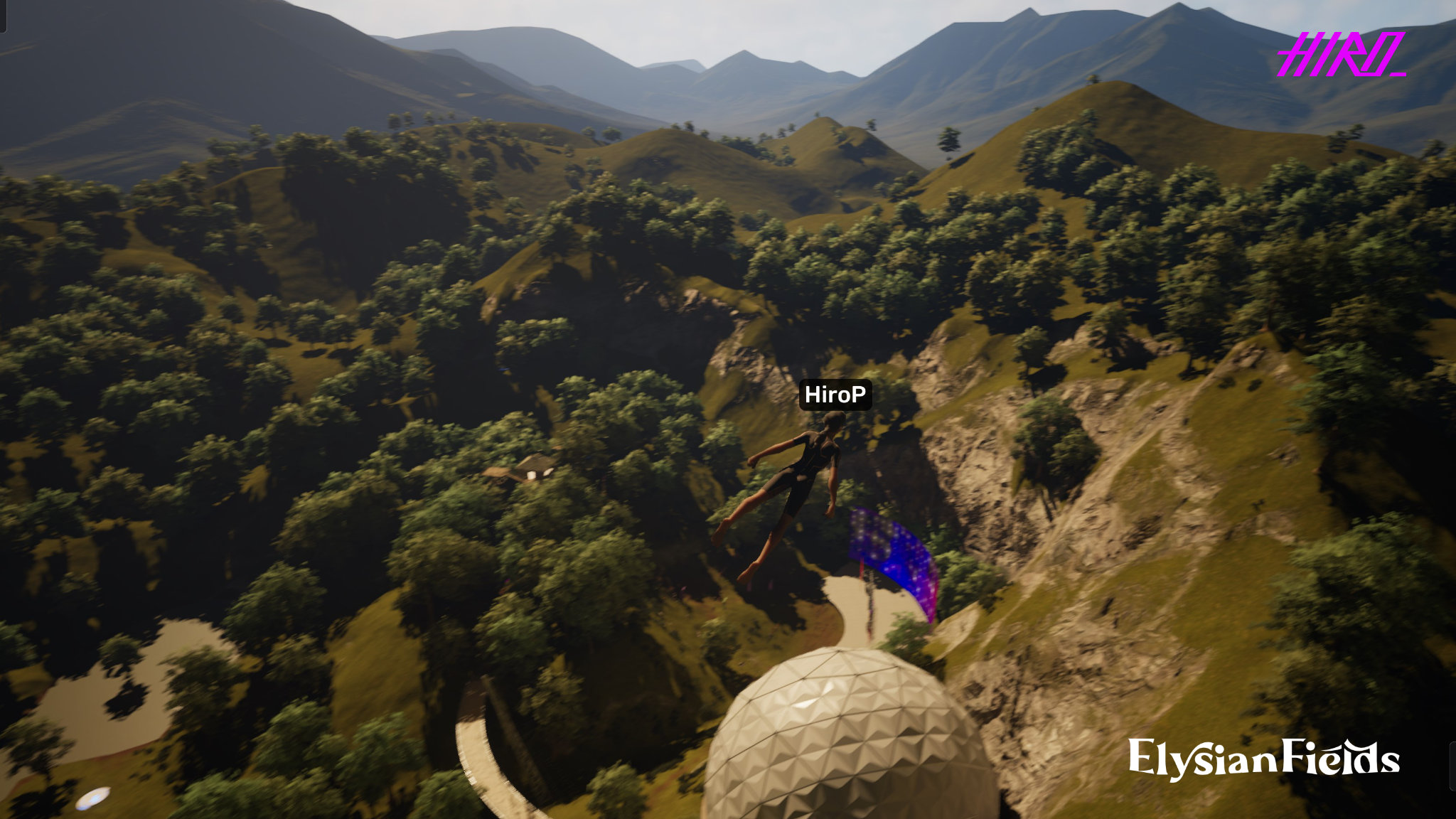
Task: Click the Elysian Fields logo
Action: coord(1263,759)
